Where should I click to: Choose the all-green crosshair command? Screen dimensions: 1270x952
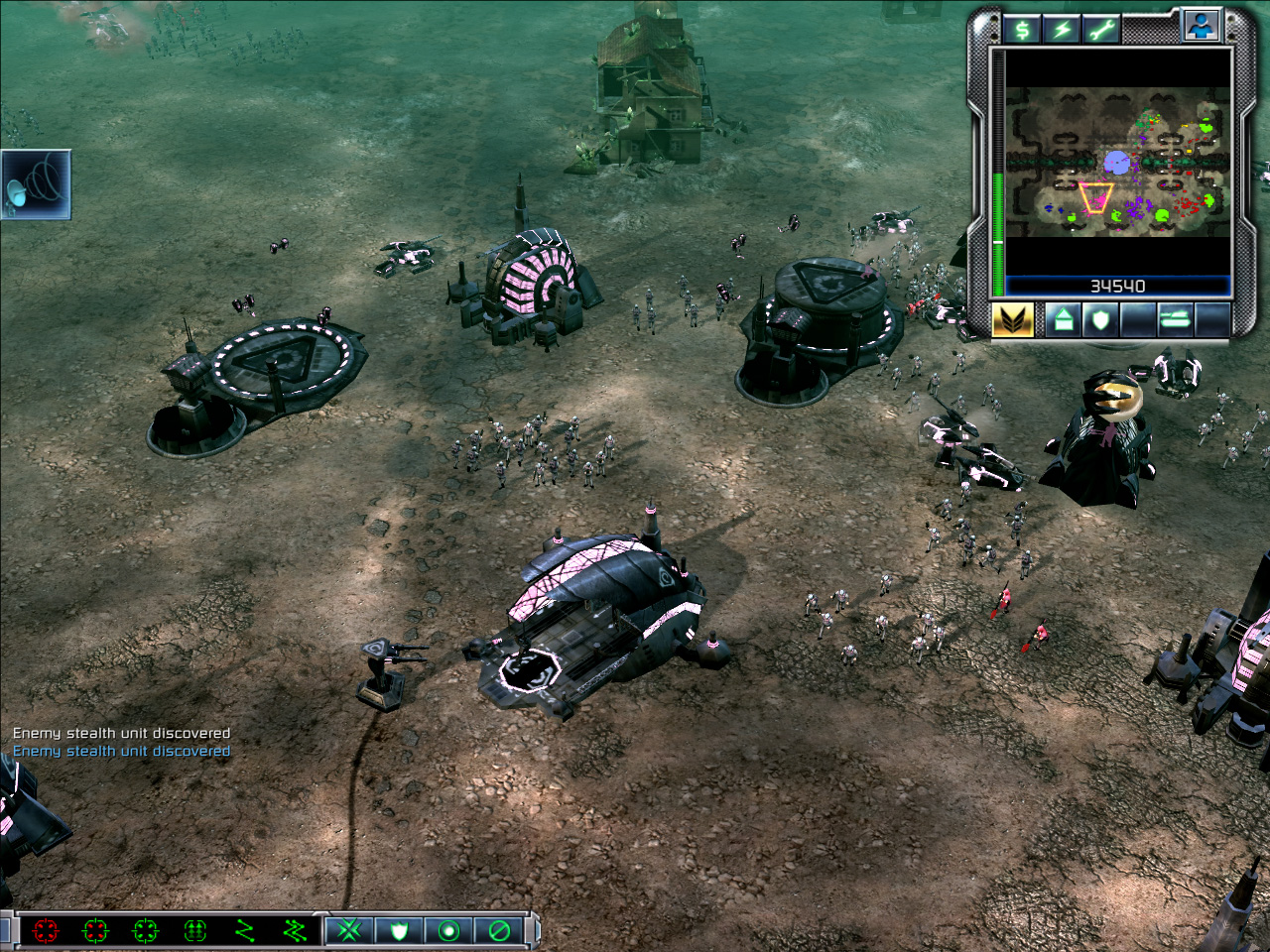tap(145, 930)
